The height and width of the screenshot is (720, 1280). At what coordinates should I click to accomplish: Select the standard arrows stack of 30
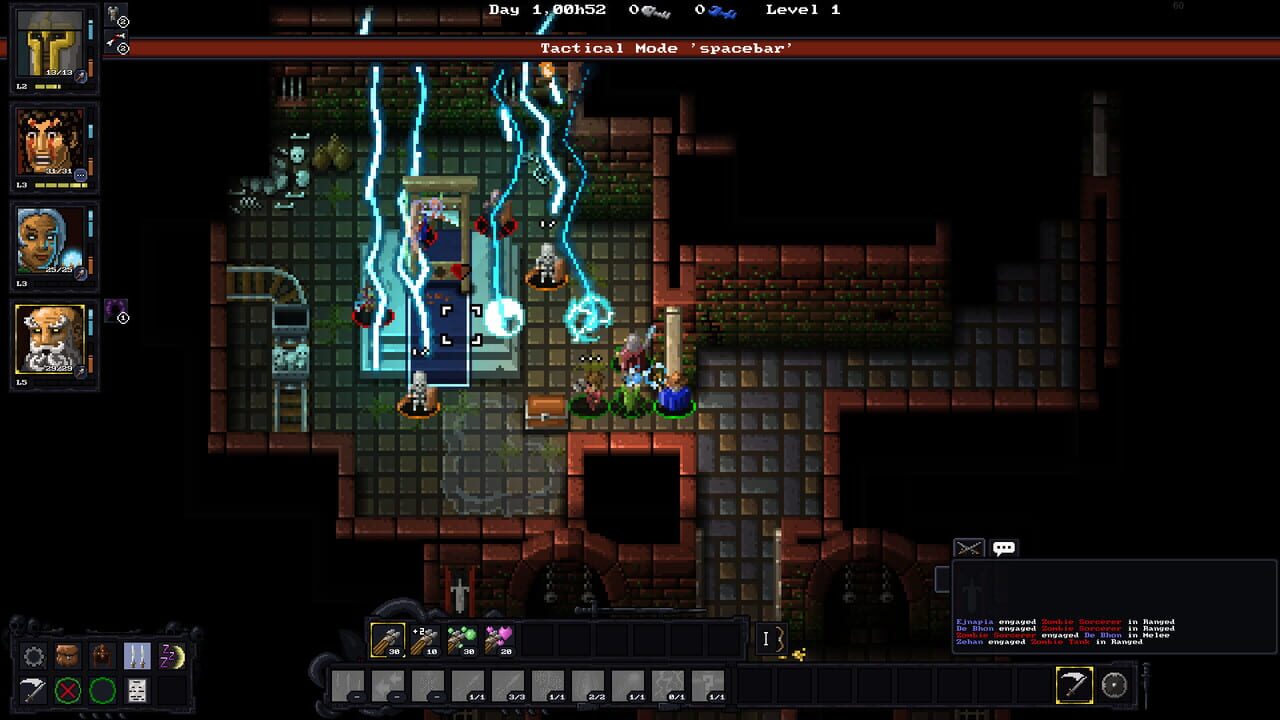pyautogui.click(x=386, y=642)
